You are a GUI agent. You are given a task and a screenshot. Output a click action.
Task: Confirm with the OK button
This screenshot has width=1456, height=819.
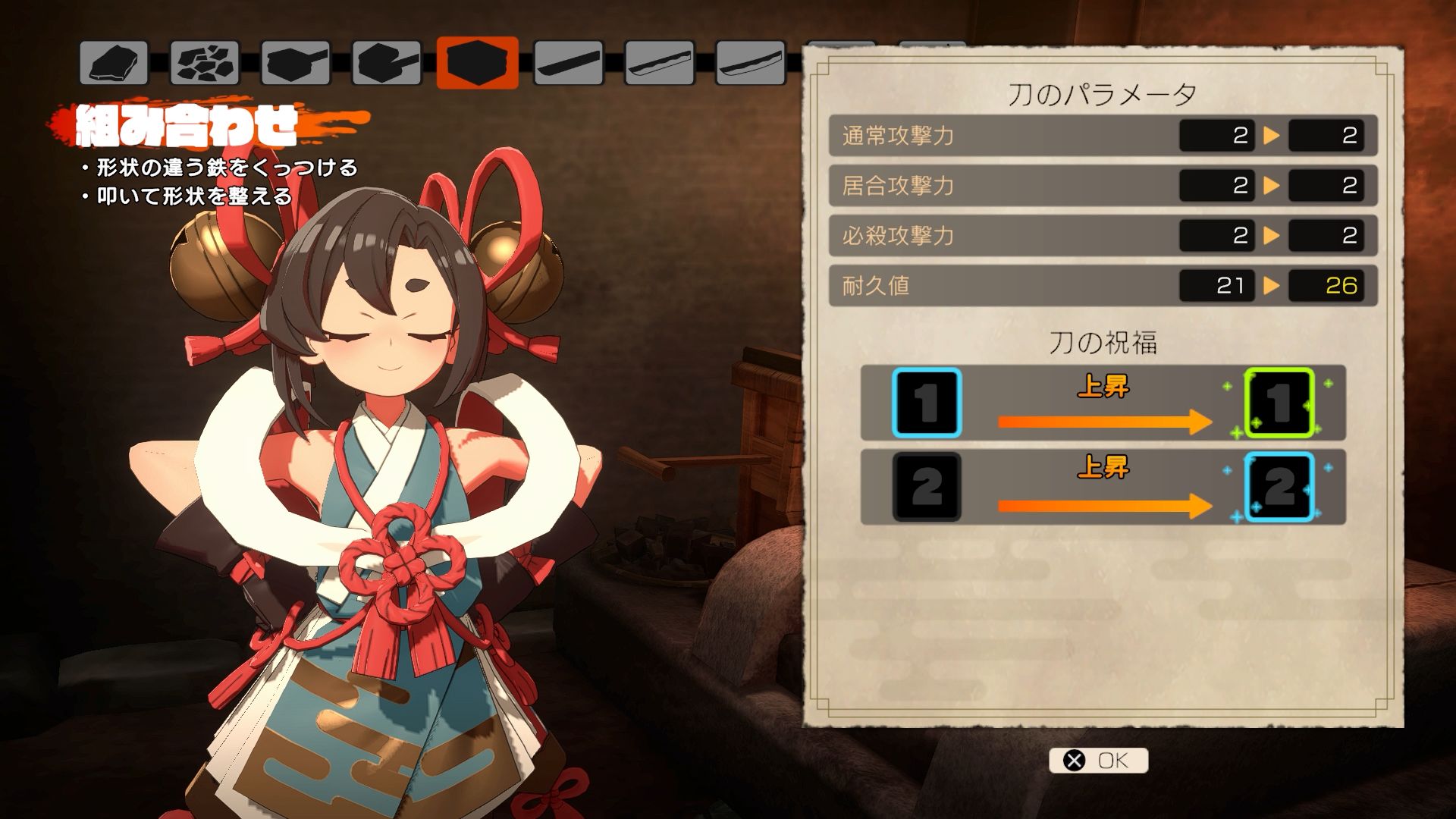pyautogui.click(x=1098, y=760)
